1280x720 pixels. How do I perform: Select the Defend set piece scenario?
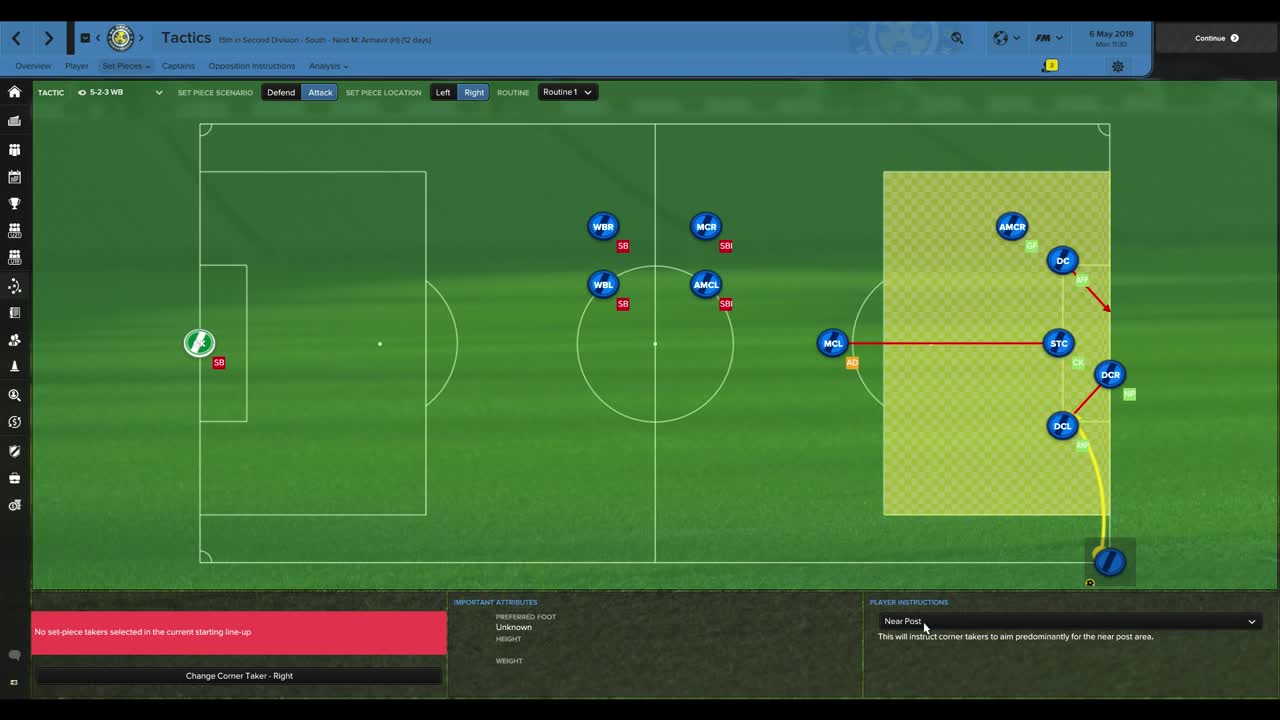tap(281, 92)
